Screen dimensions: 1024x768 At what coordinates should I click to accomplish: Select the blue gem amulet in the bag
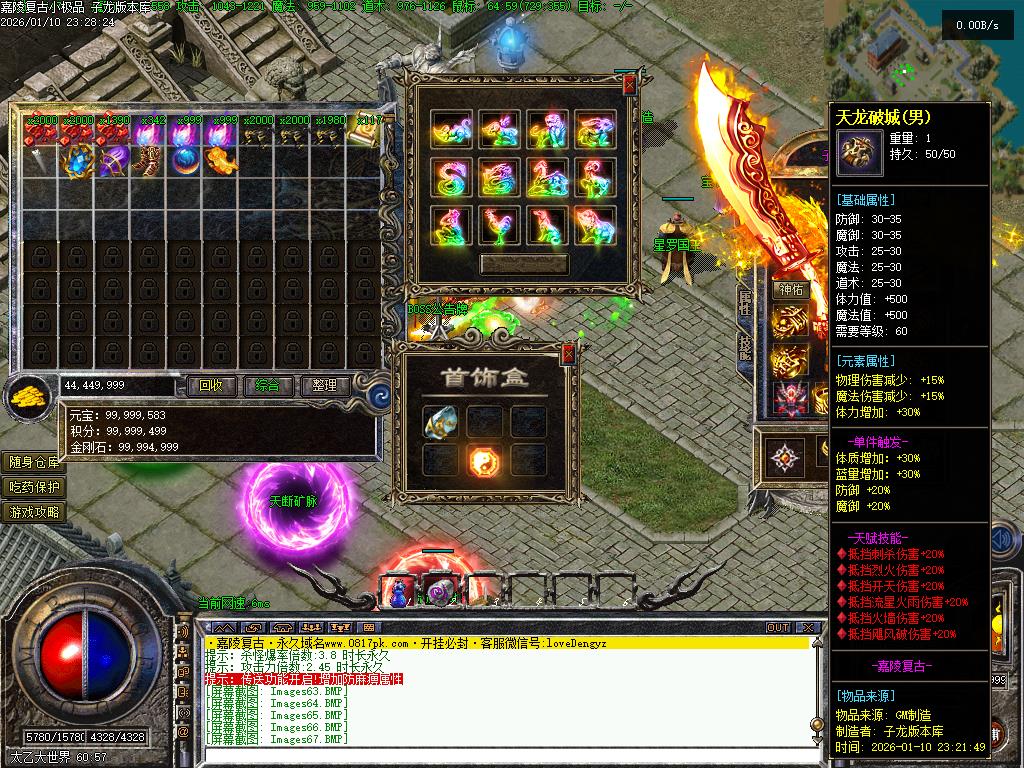[78, 160]
